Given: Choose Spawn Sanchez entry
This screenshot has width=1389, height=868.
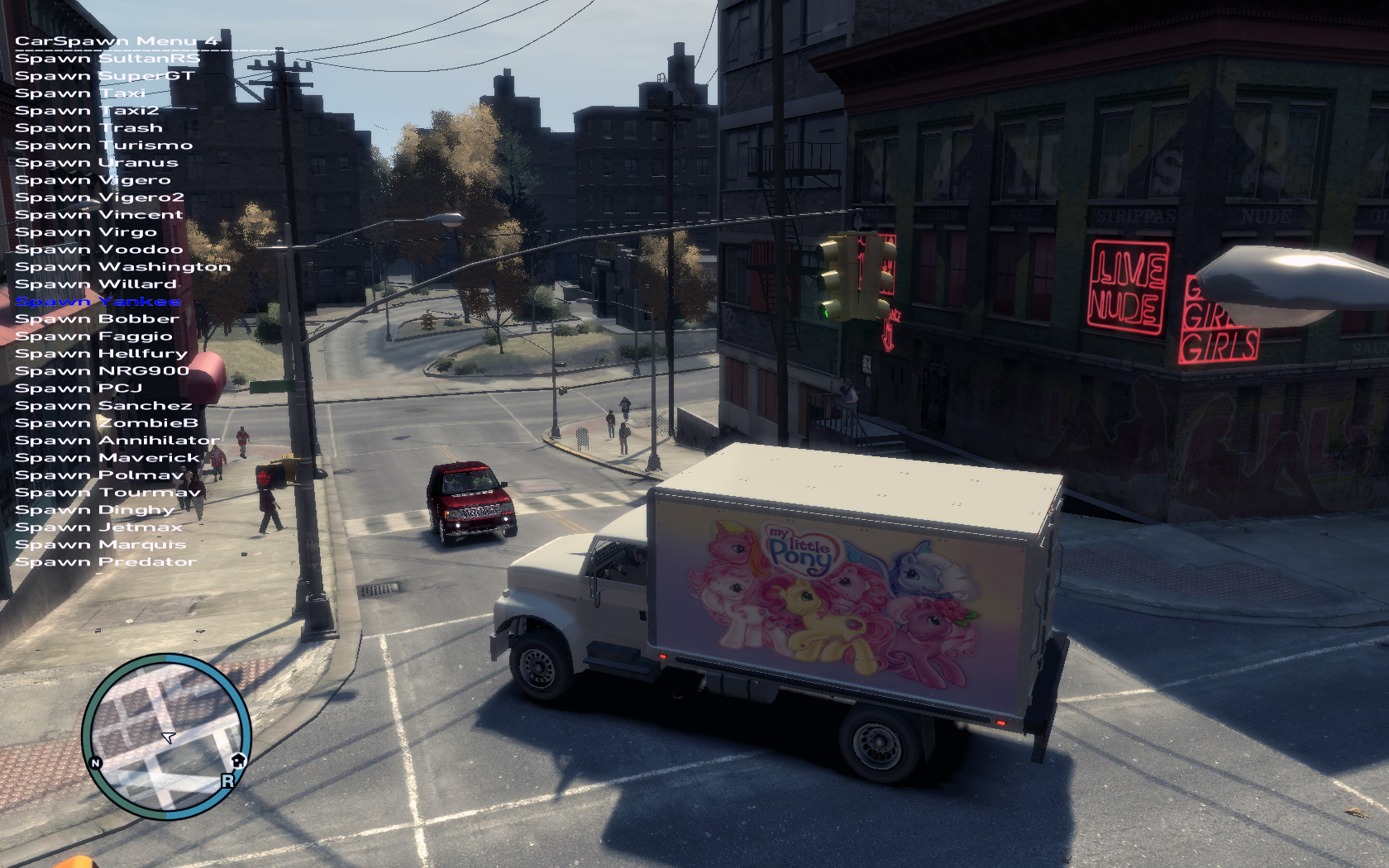Looking at the screenshot, I should tap(103, 406).
